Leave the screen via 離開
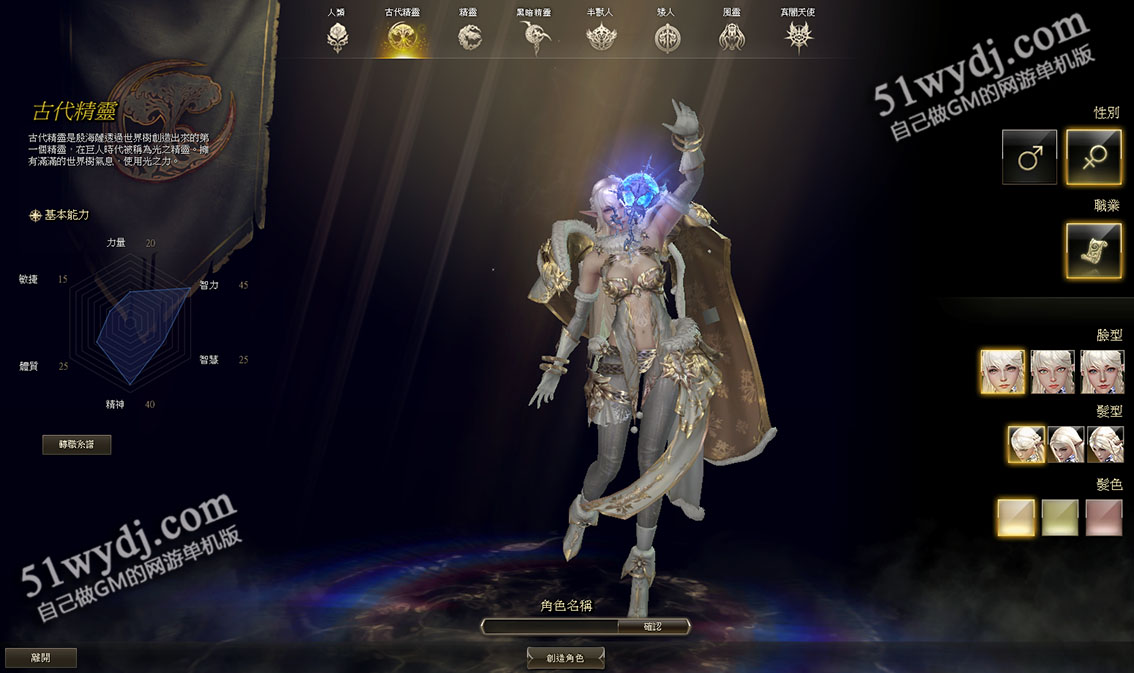This screenshot has height=673, width=1134. click(x=40, y=658)
